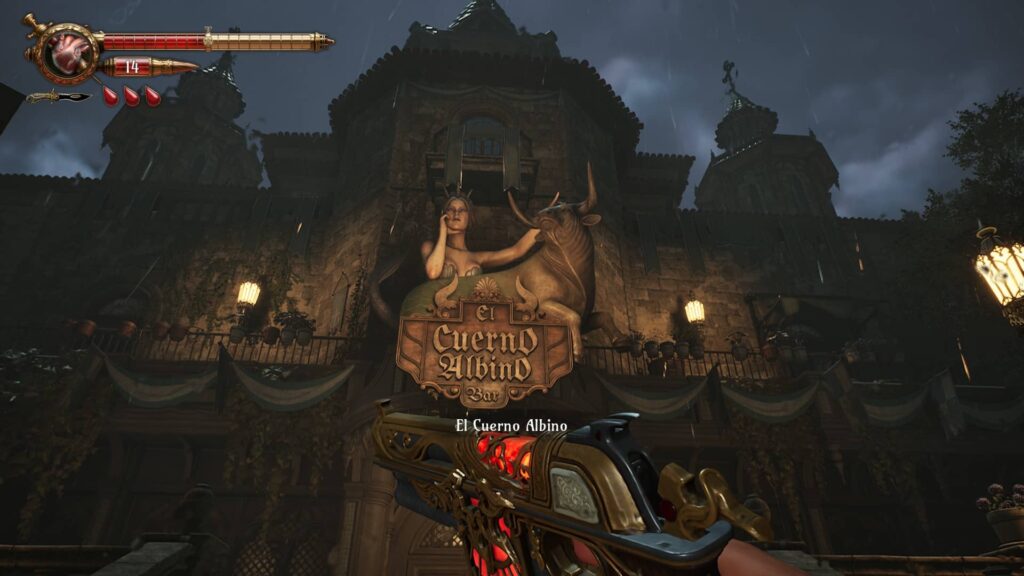Select the throwing dagger icon
1024x576 pixels.
coord(57,97)
